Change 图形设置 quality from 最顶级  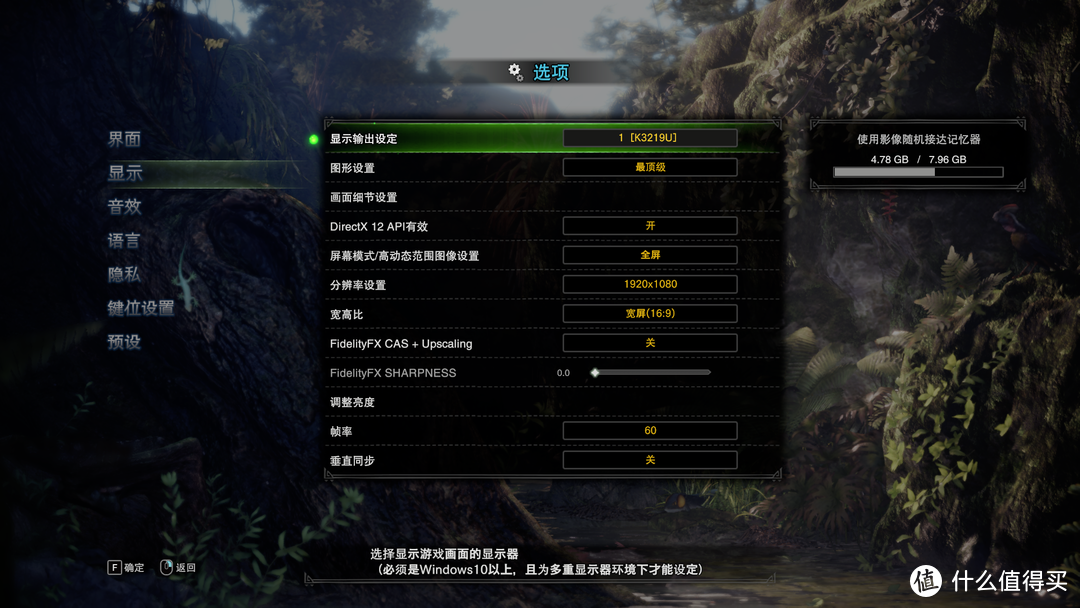pyautogui.click(x=650, y=168)
